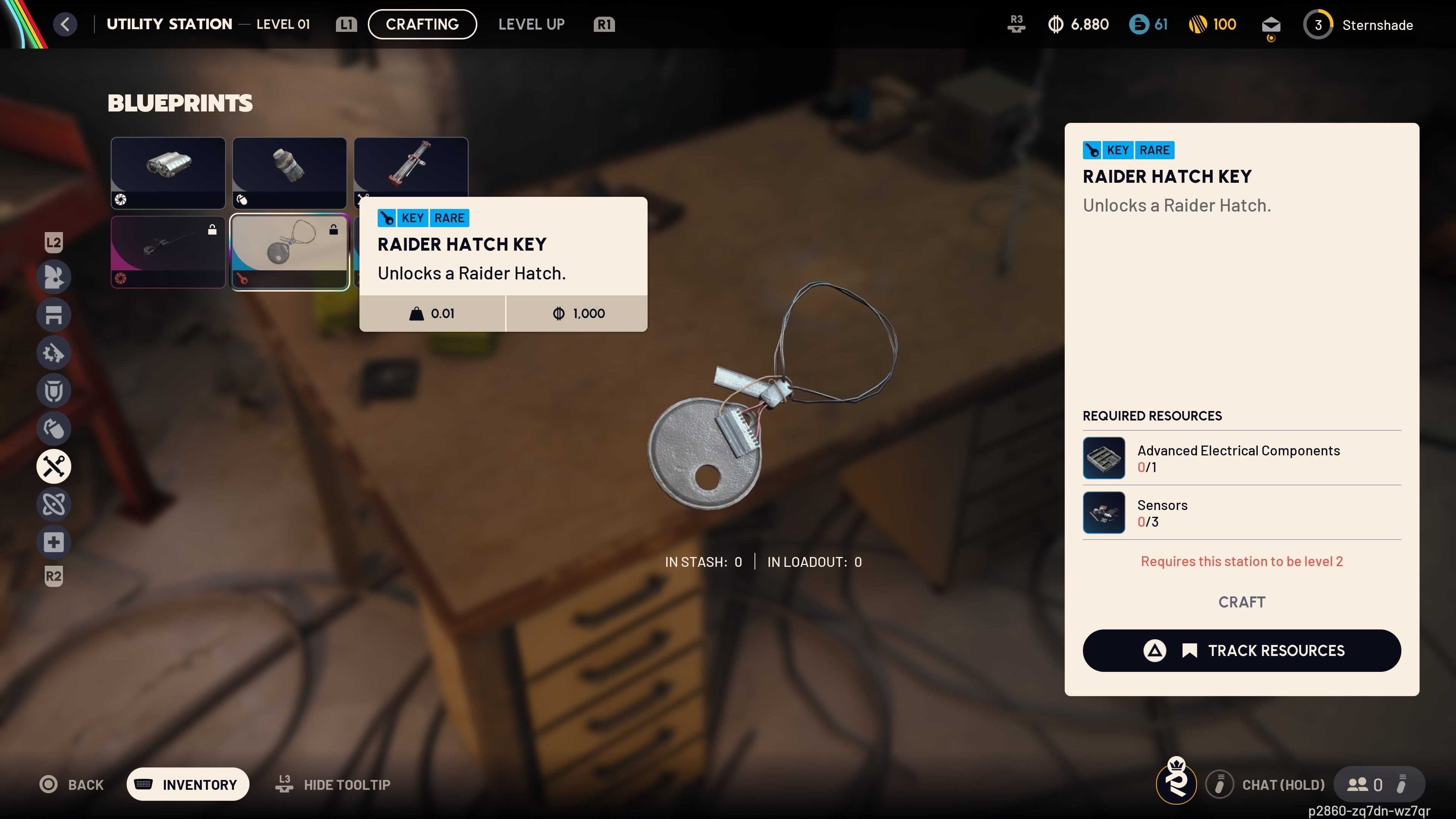Select the Raider Hatch Key blueprint tile
The height and width of the screenshot is (819, 1456).
[289, 251]
